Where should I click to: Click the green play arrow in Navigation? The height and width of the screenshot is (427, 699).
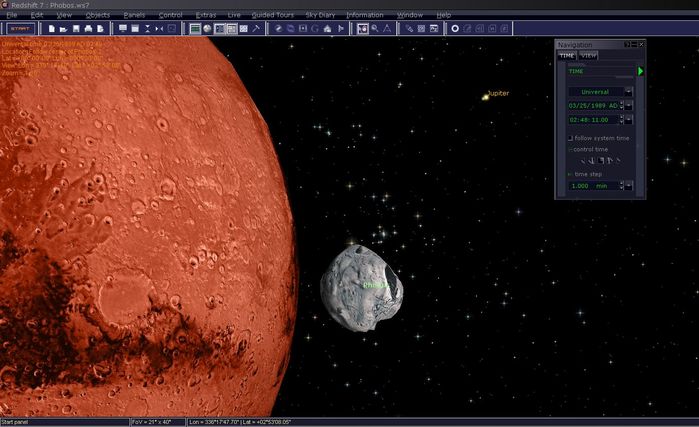640,71
